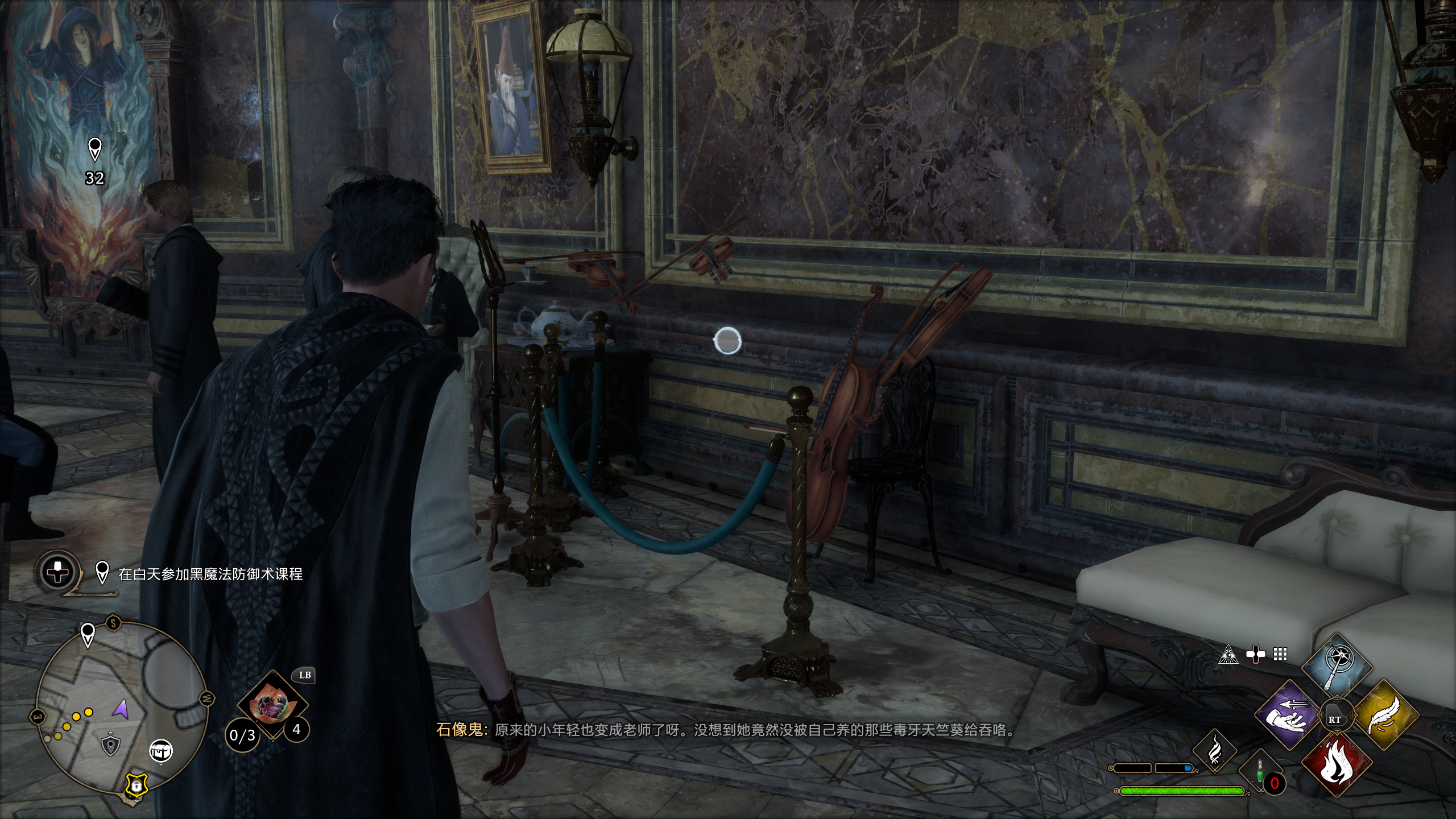The width and height of the screenshot is (1456, 819).
Task: Click the treasure chest marker on minimap
Action: point(161,751)
